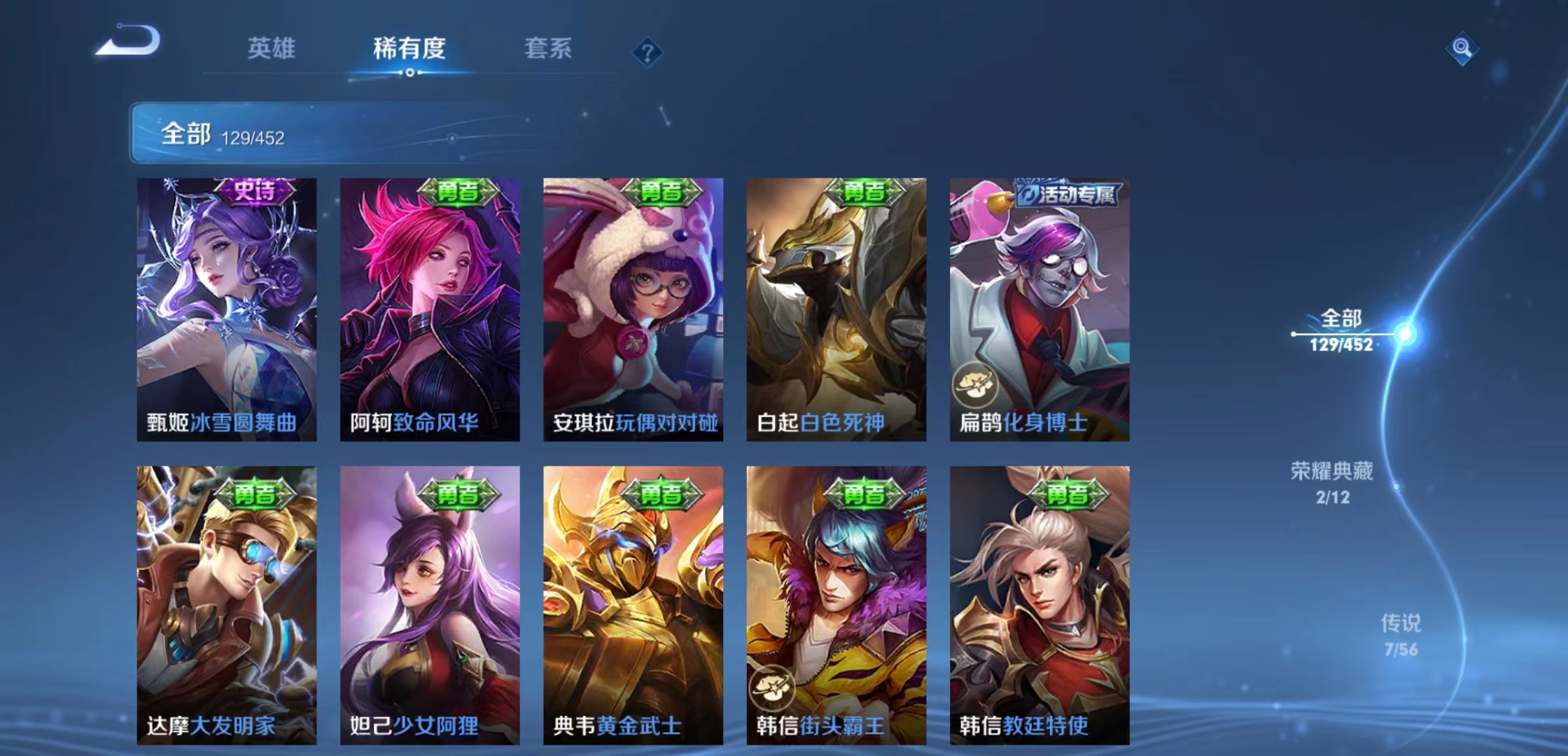Viewport: 1568px width, 756px height.
Task: Switch to the 套系 tab
Action: coord(549,49)
